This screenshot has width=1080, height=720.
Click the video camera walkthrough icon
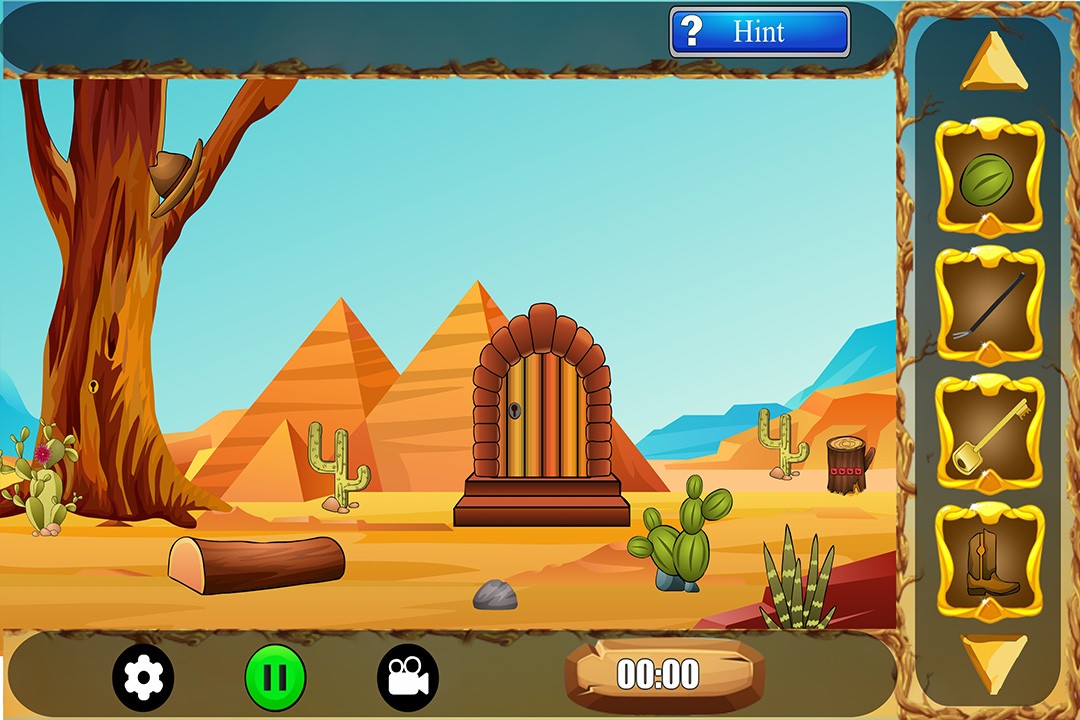(x=407, y=678)
